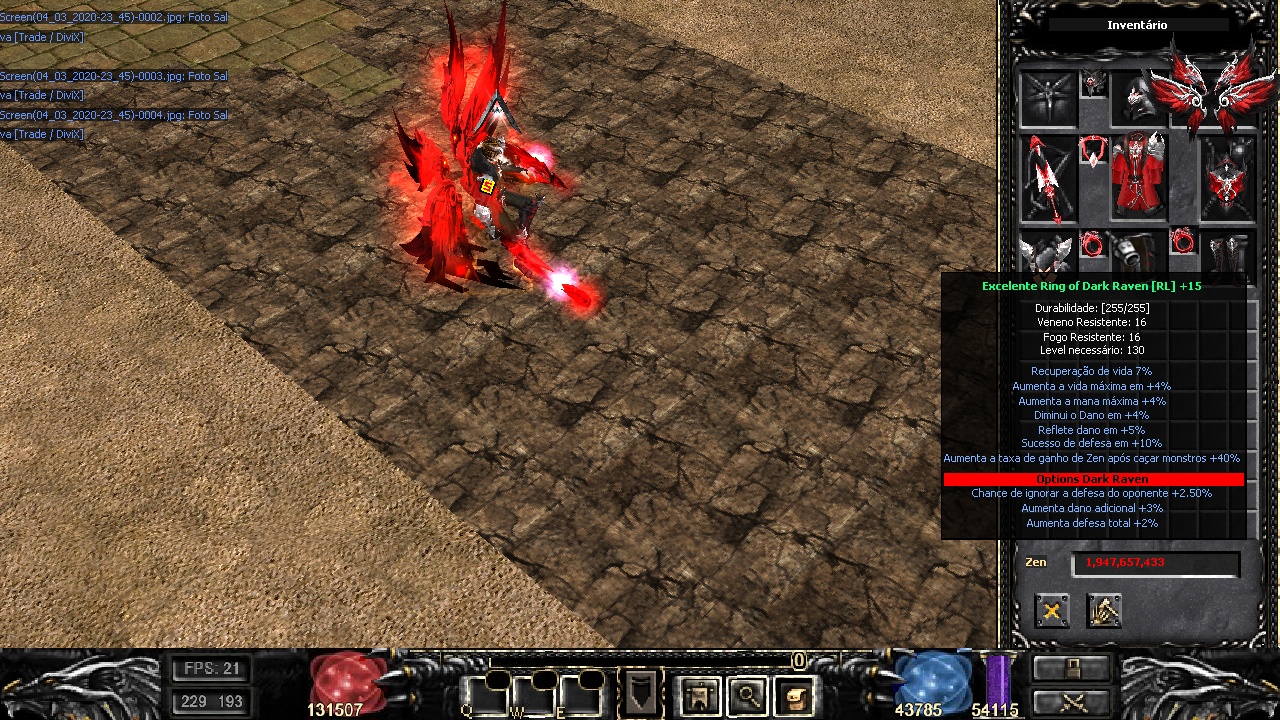Select the red and silver shield slot

coord(1227,179)
